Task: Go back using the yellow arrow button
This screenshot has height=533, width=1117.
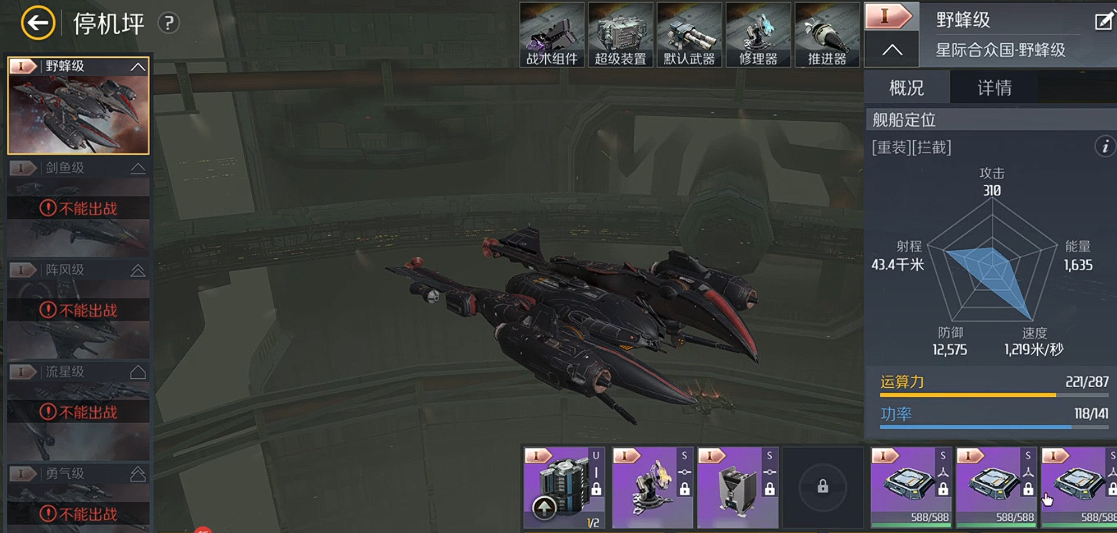Action: [38, 22]
